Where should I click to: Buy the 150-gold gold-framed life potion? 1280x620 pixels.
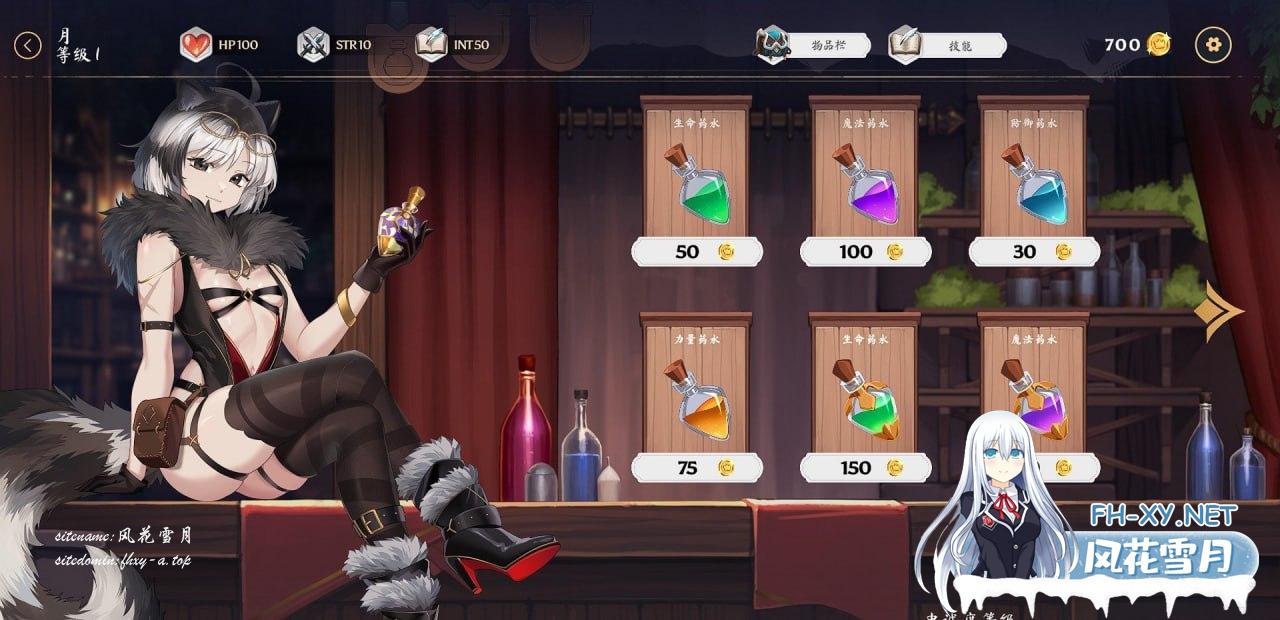865,467
